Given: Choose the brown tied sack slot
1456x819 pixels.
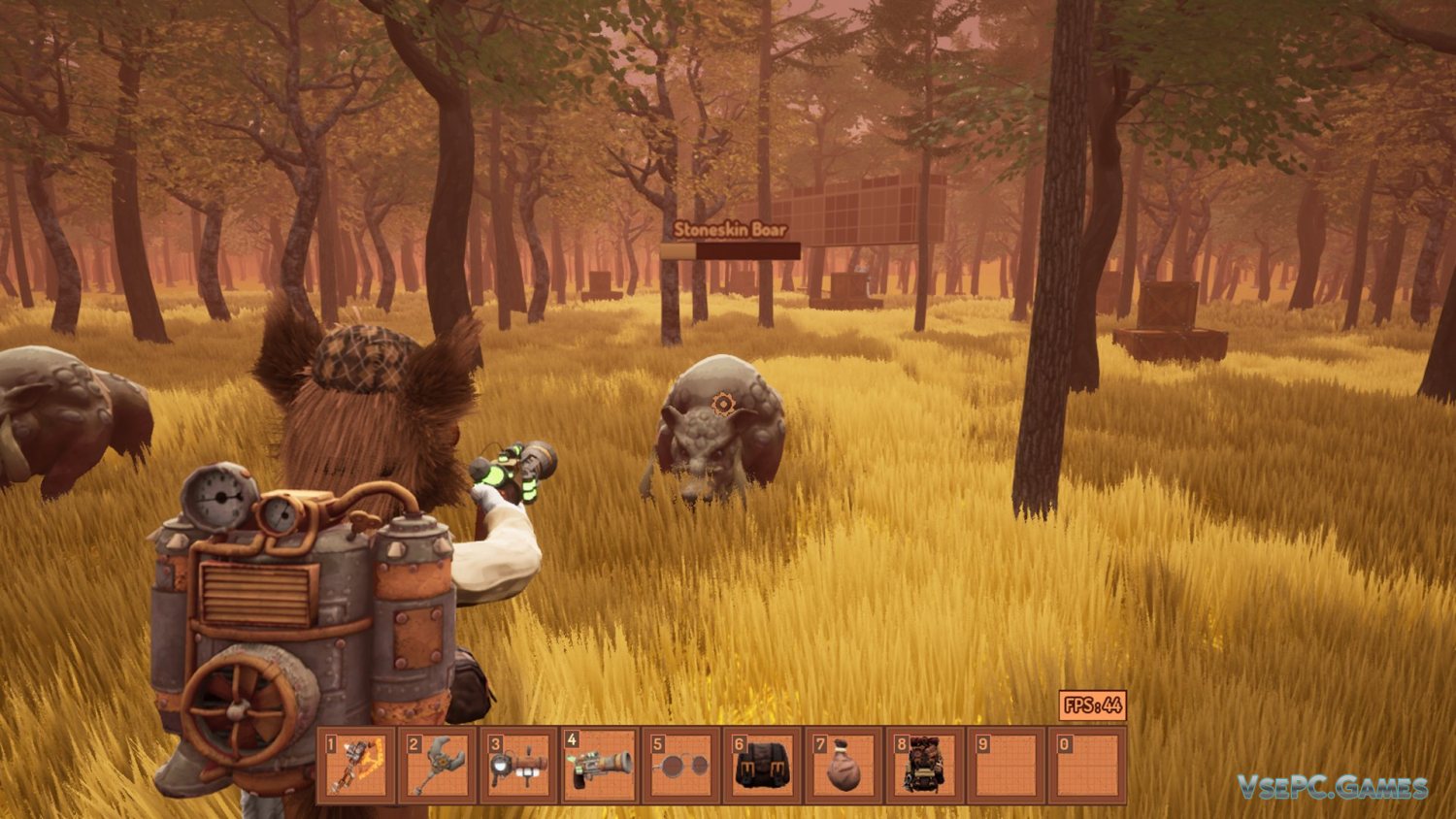Looking at the screenshot, I should [844, 765].
